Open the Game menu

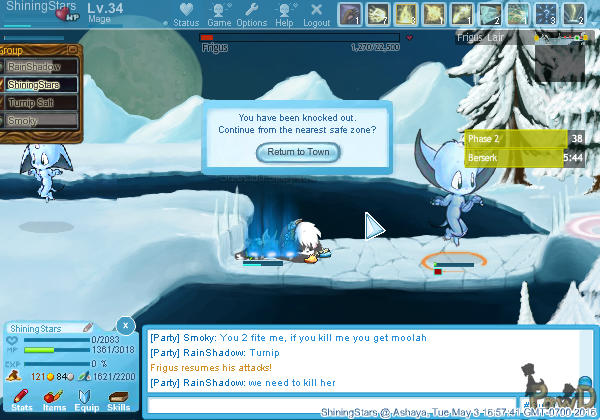point(219,14)
